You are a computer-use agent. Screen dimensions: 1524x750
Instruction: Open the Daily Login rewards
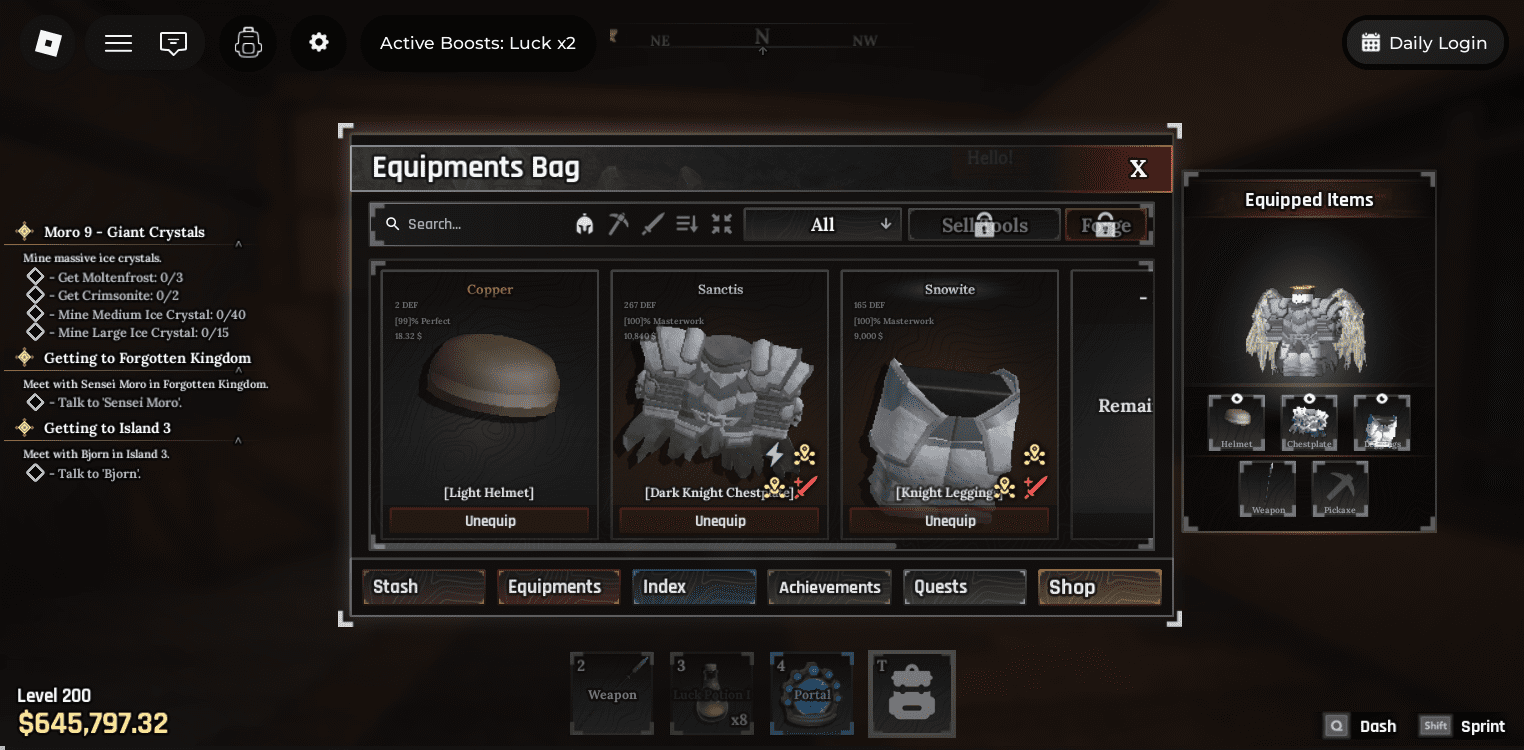pyautogui.click(x=1425, y=43)
